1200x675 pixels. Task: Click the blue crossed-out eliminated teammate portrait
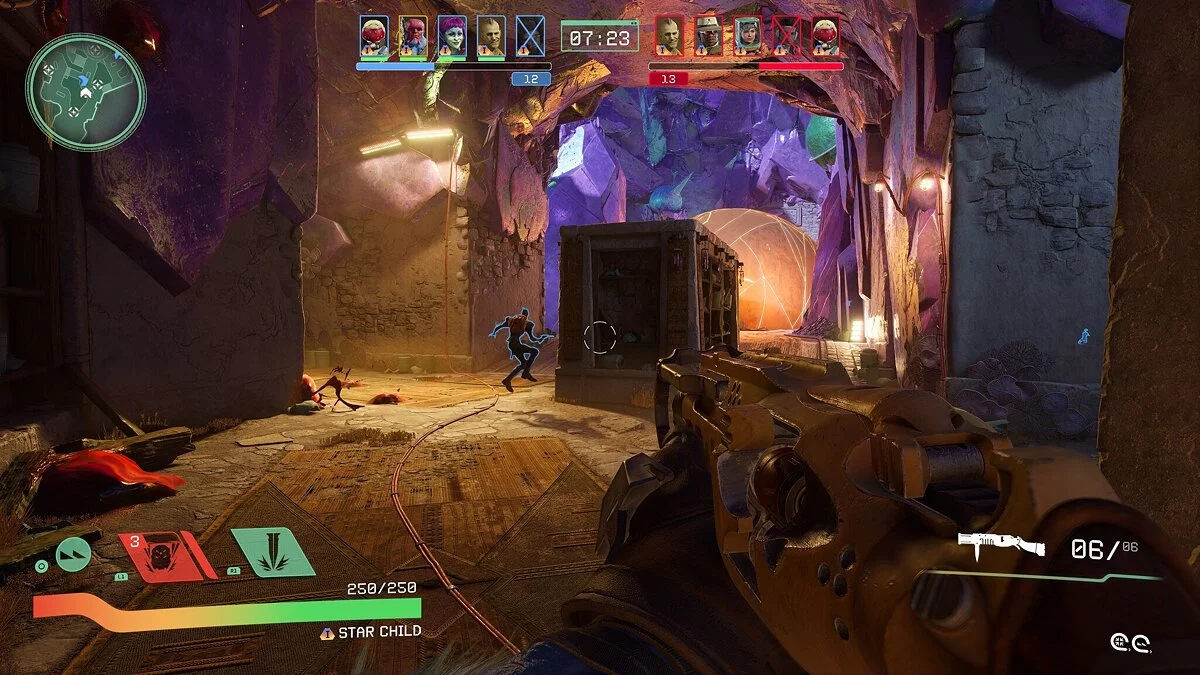pyautogui.click(x=530, y=36)
